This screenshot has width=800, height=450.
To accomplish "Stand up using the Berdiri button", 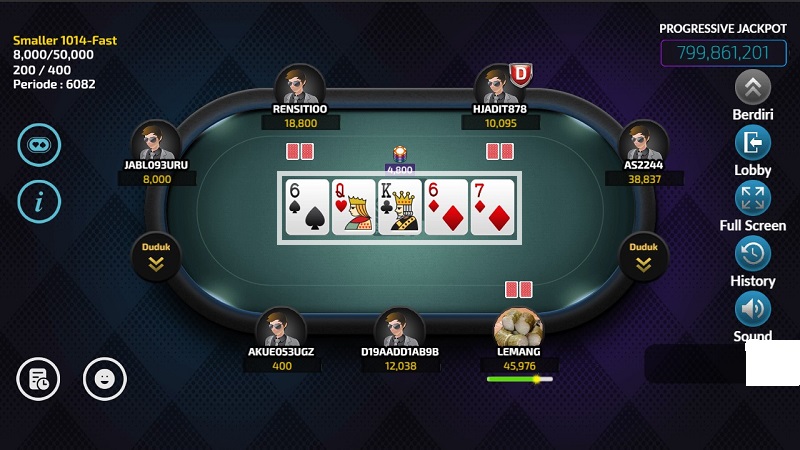I will [x=752, y=87].
